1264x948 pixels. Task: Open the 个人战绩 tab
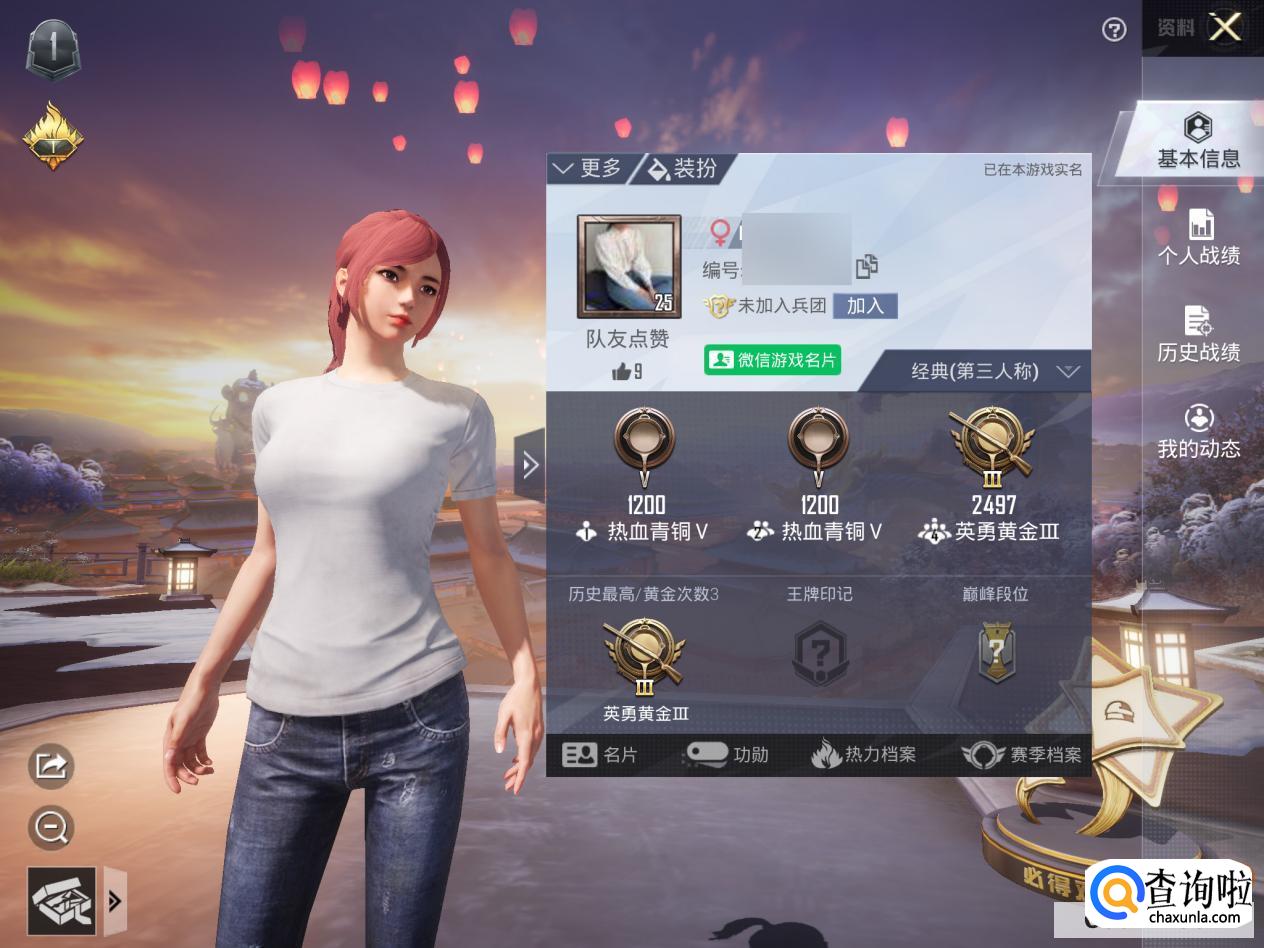[1199, 239]
